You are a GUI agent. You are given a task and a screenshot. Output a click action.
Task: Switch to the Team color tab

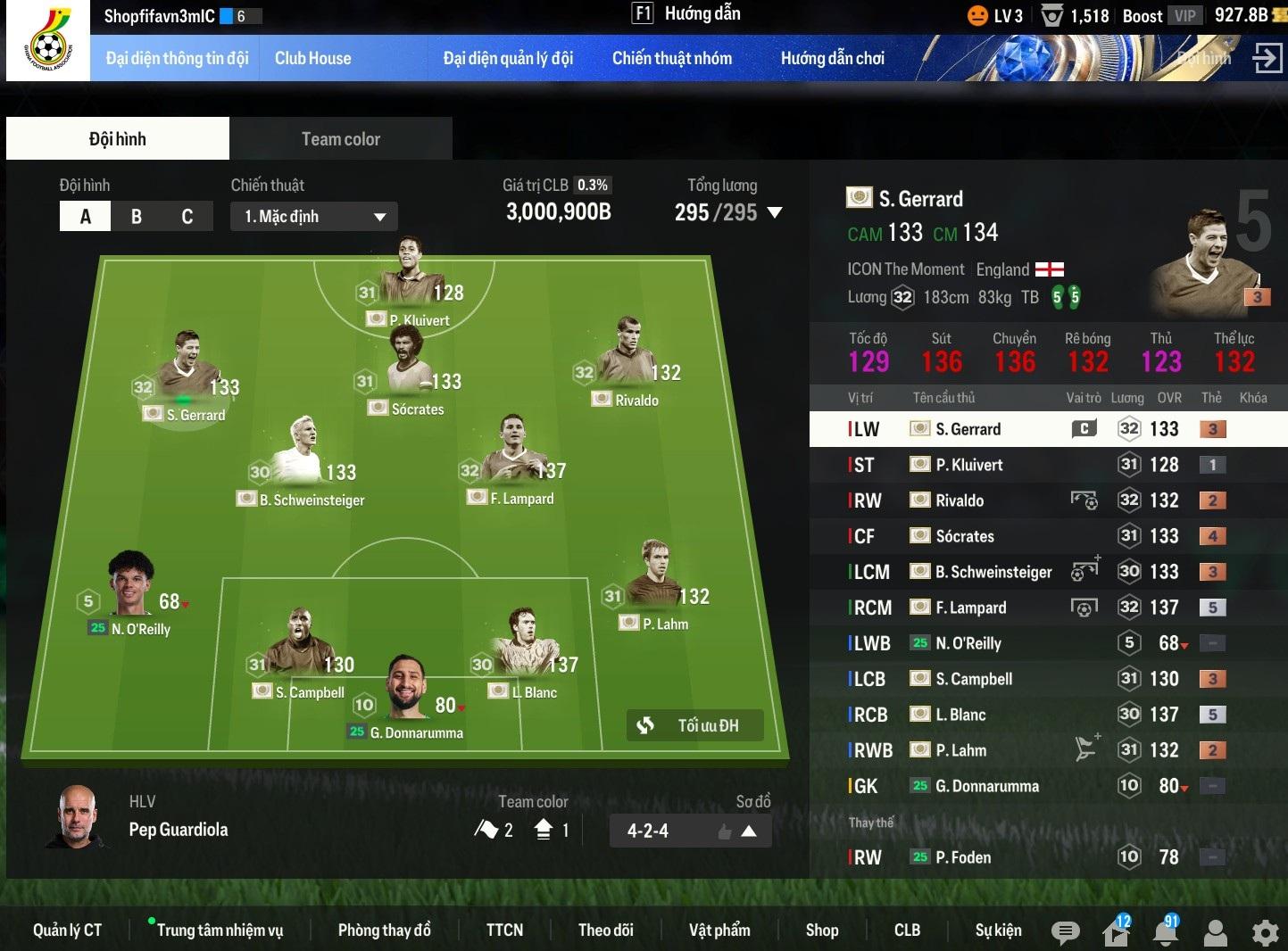point(340,139)
